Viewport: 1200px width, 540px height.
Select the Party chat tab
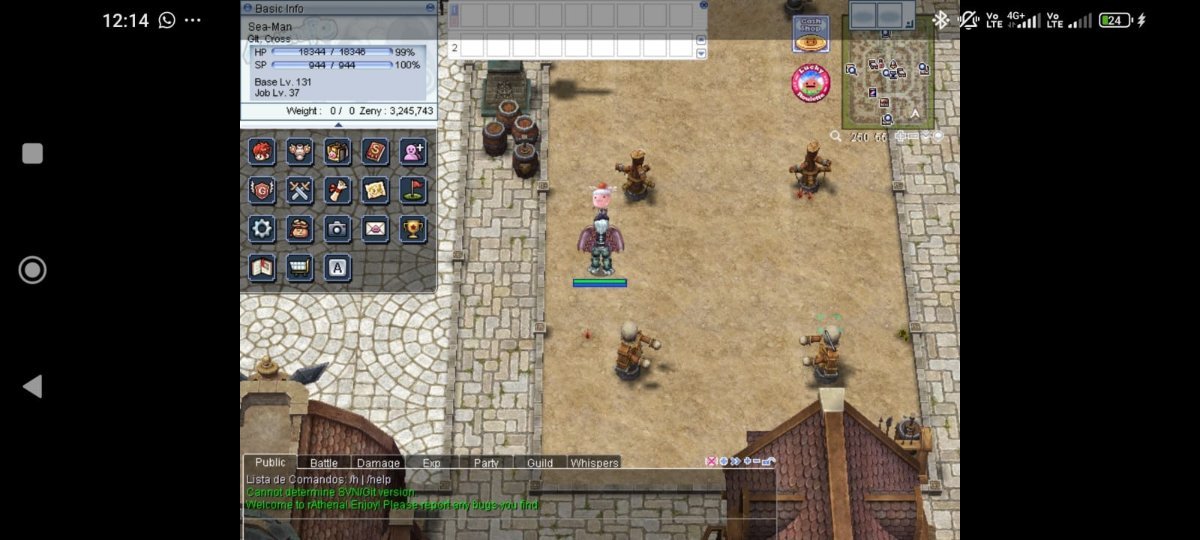tap(486, 463)
